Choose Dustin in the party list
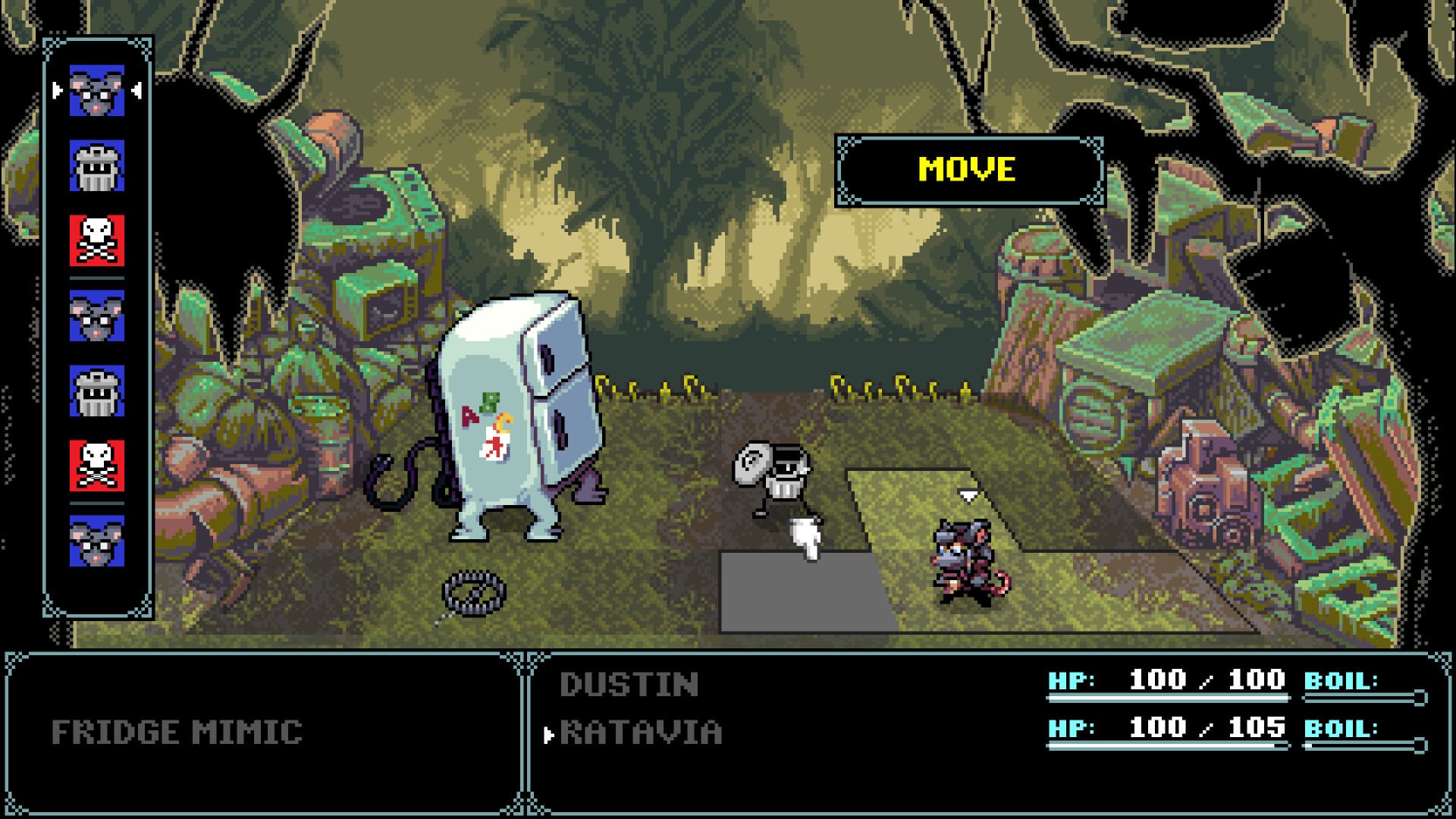This screenshot has height=819, width=1456. tap(629, 685)
